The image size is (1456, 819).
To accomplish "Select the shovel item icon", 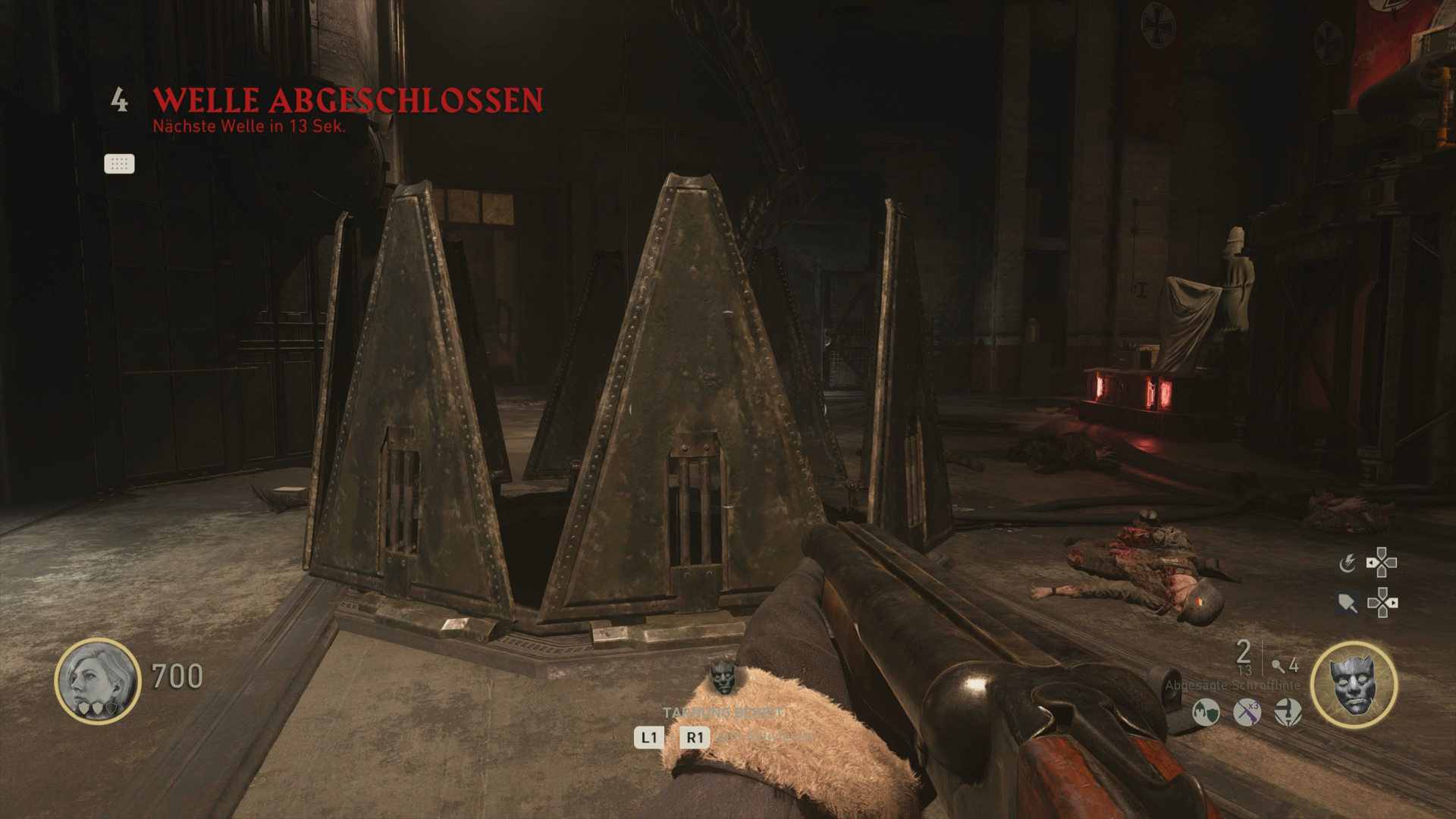I will [x=1348, y=604].
